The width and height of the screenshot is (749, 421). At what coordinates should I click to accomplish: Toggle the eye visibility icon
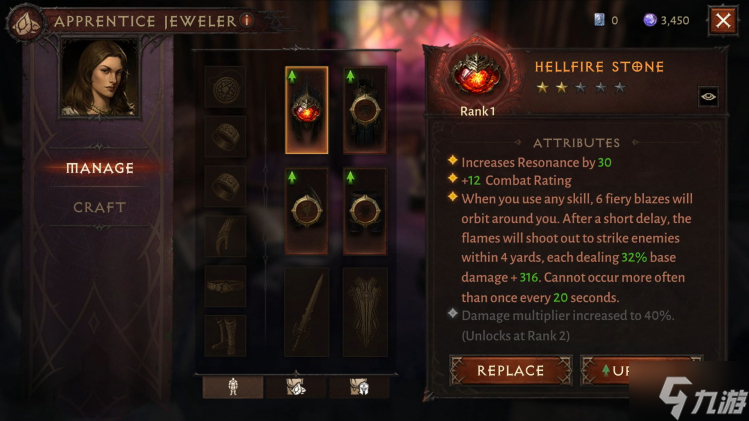click(x=708, y=96)
